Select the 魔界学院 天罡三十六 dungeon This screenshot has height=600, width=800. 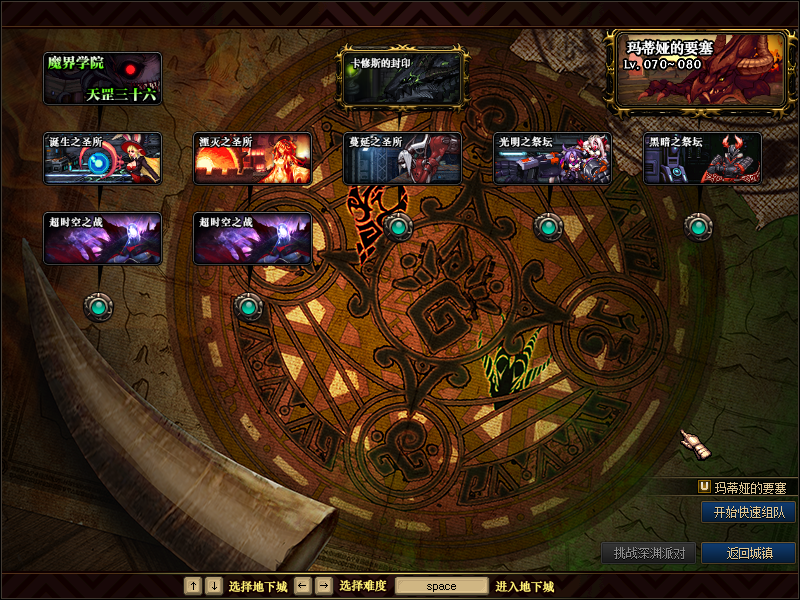point(102,79)
